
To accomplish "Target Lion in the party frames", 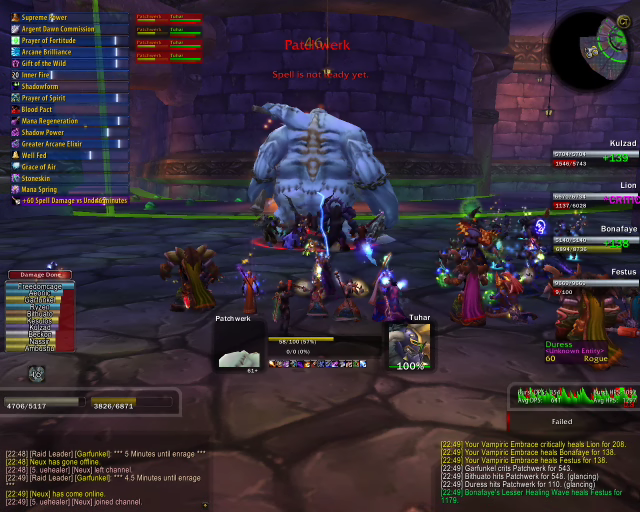I will click(597, 196).
